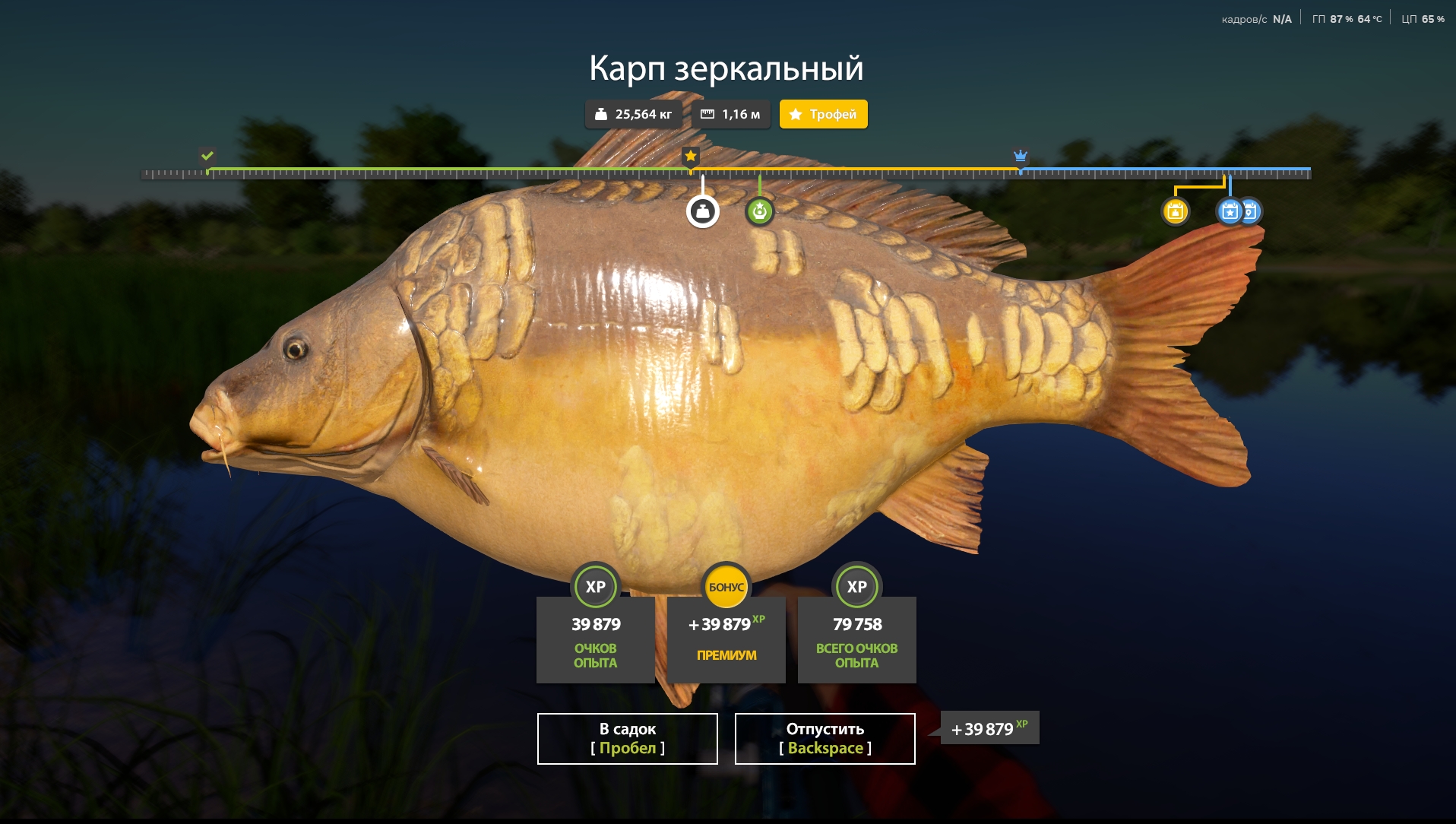The width and height of the screenshot is (1456, 824).
Task: Put the carp in the keepnet with В садок
Action: point(627,738)
